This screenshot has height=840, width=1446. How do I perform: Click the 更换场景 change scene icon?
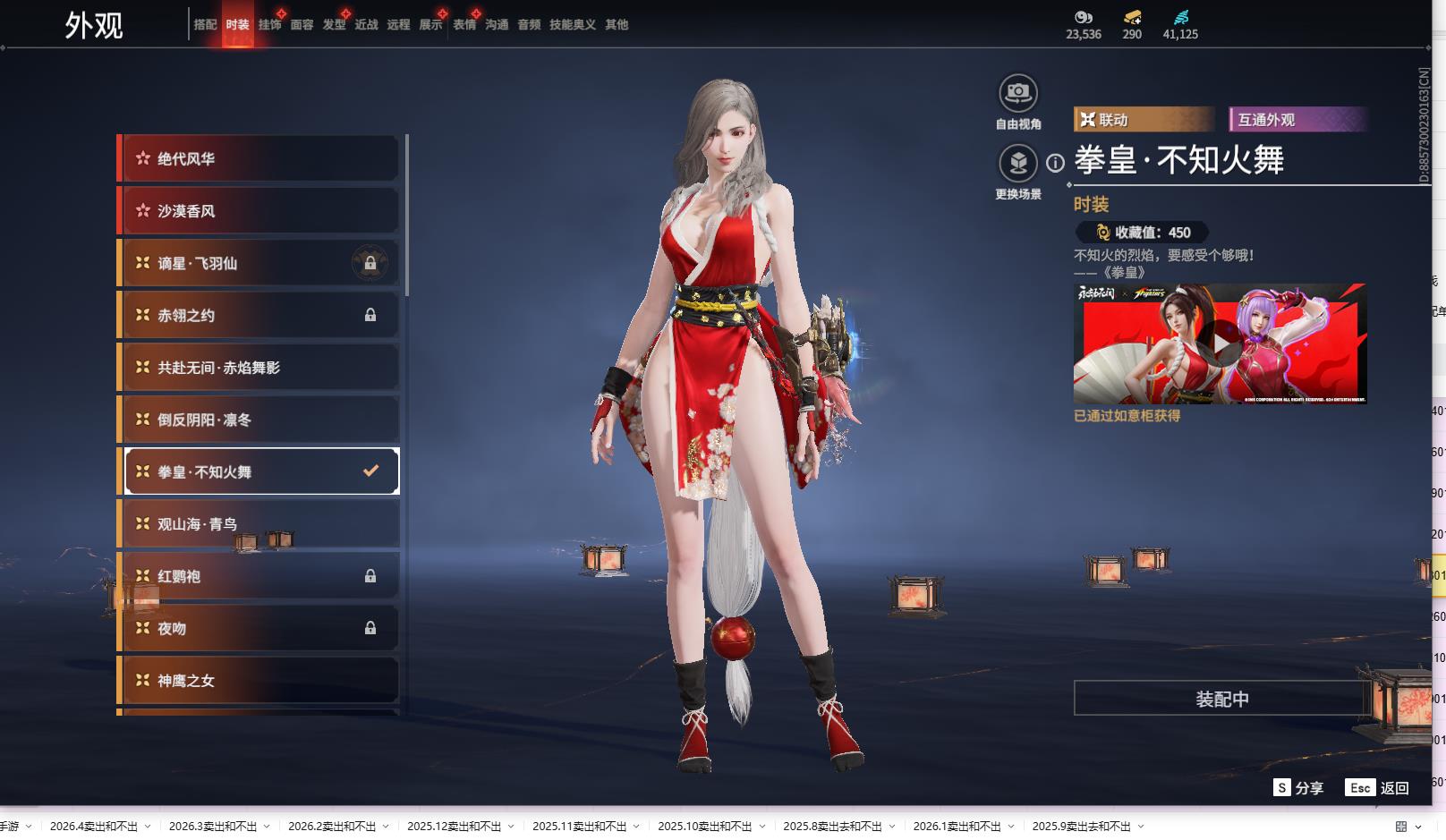1018,164
